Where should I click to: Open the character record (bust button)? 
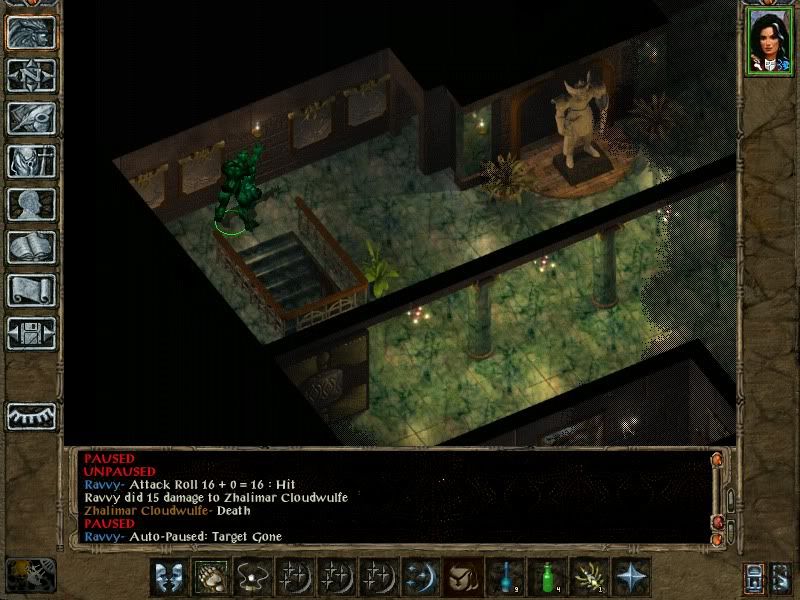coord(31,204)
